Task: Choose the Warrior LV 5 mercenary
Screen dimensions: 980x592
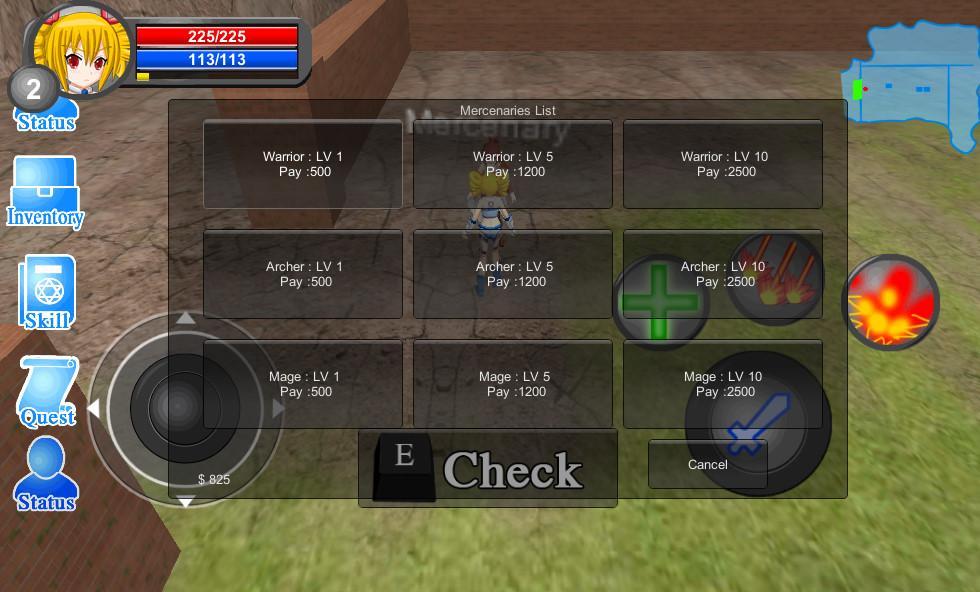Action: coord(512,164)
